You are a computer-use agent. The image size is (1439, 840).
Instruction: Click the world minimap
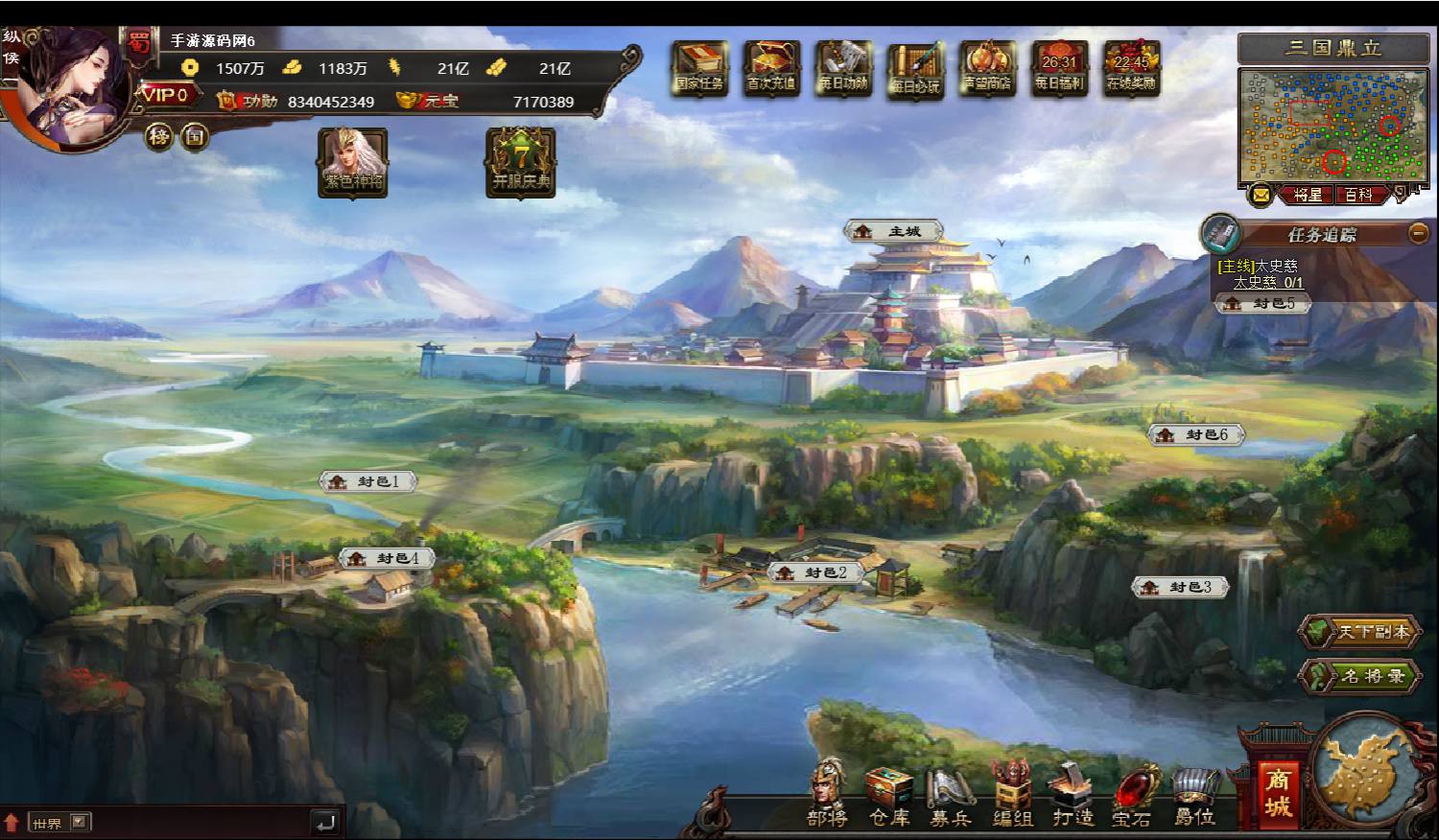tap(1333, 125)
